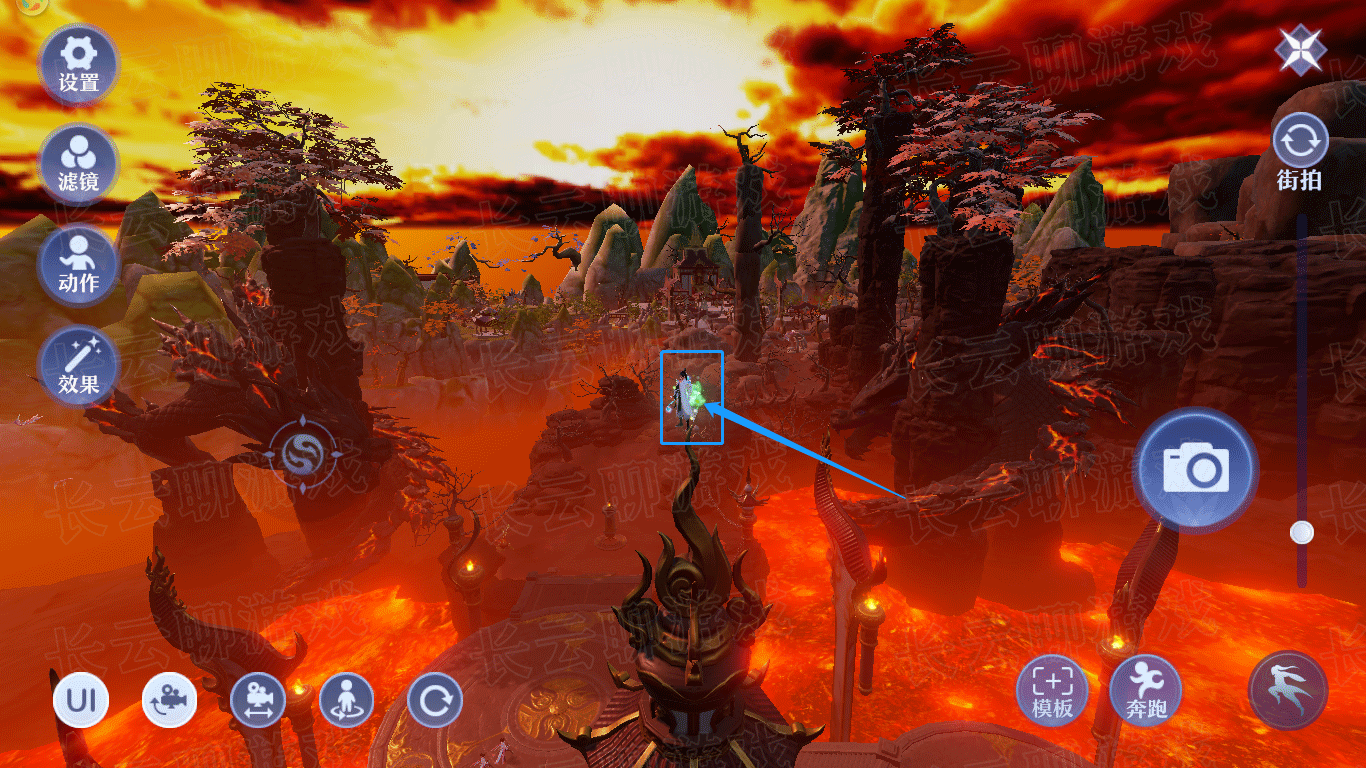Click the camera tilt-rotate icon

click(169, 700)
